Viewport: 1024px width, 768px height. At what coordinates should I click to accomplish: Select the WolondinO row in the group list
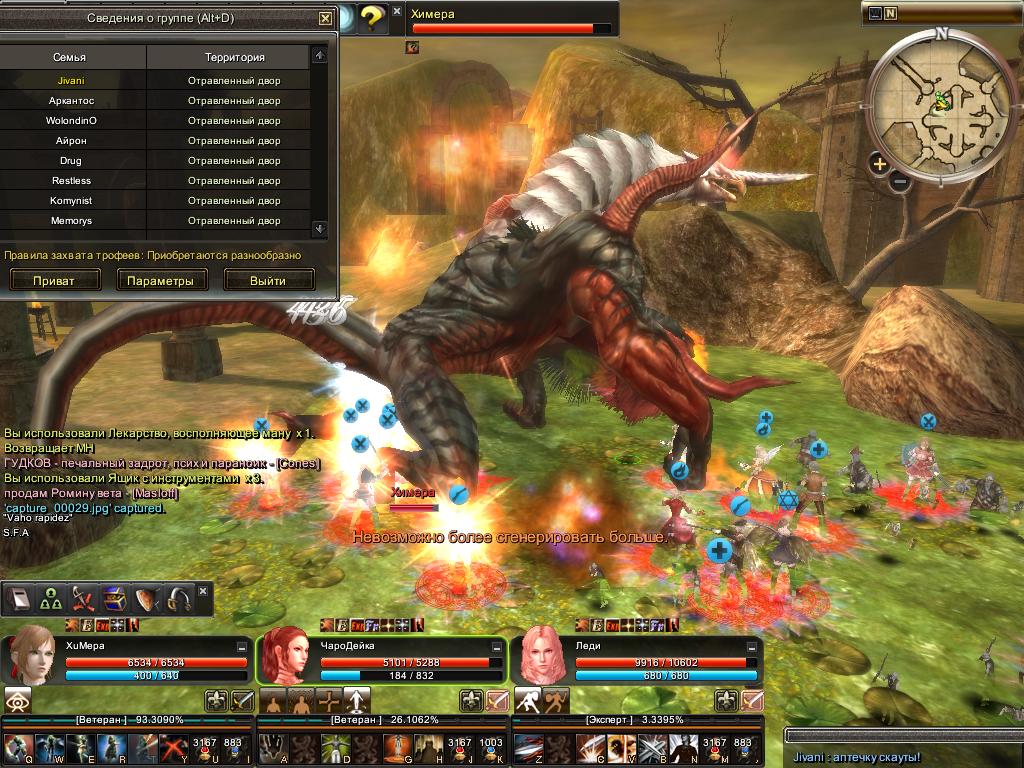click(x=71, y=121)
